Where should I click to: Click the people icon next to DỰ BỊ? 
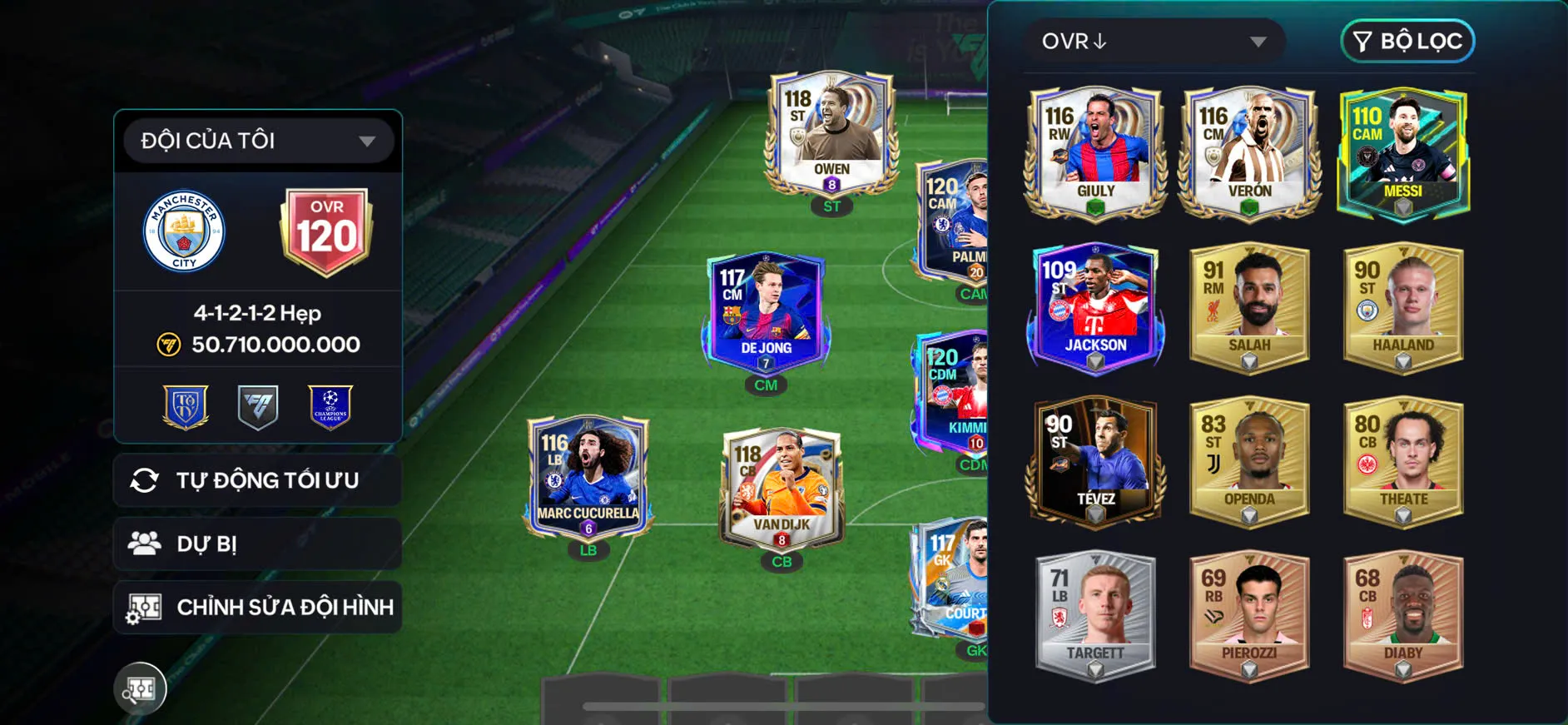[x=148, y=544]
